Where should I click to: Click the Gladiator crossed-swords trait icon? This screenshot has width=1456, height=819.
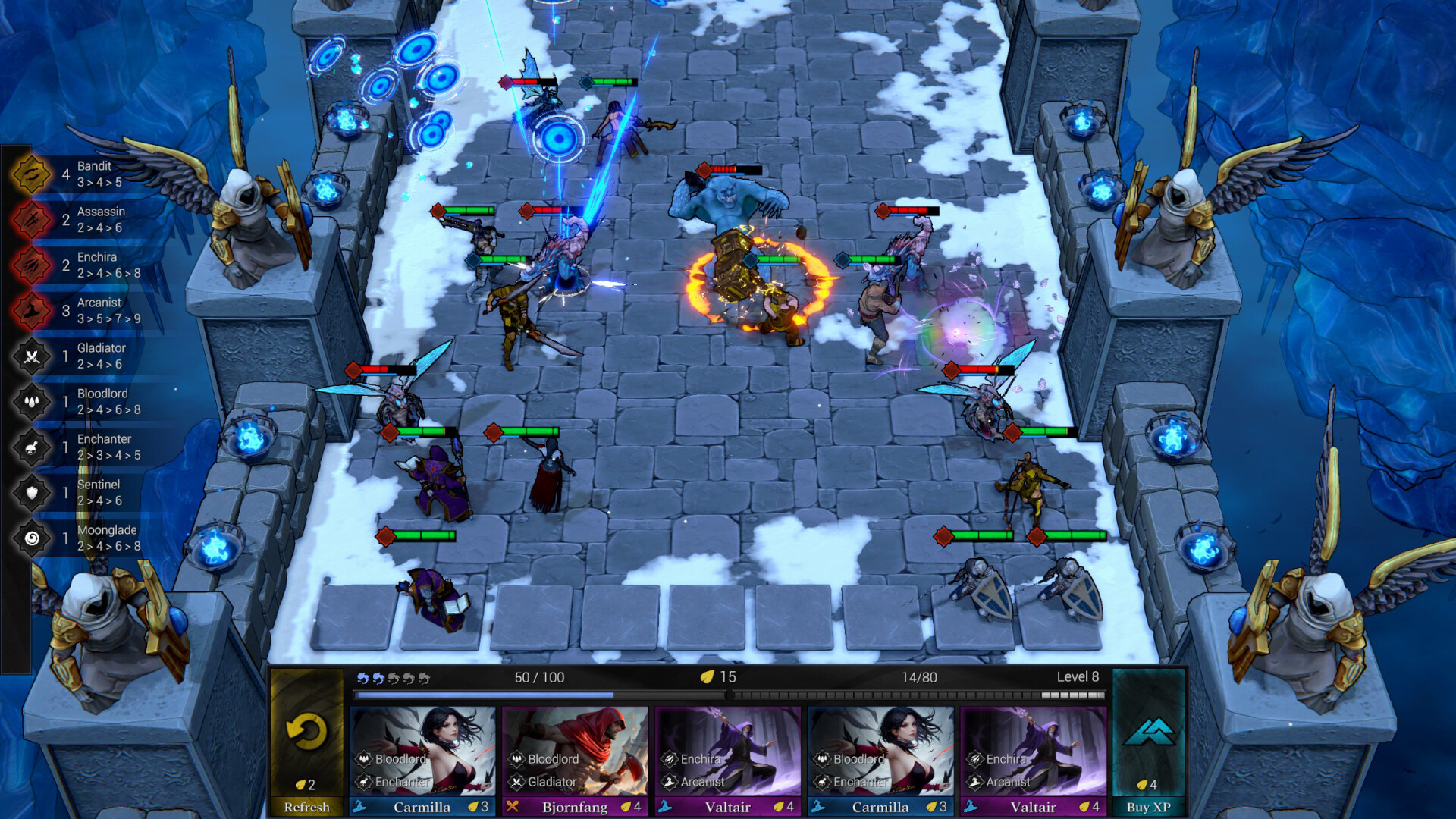click(30, 355)
